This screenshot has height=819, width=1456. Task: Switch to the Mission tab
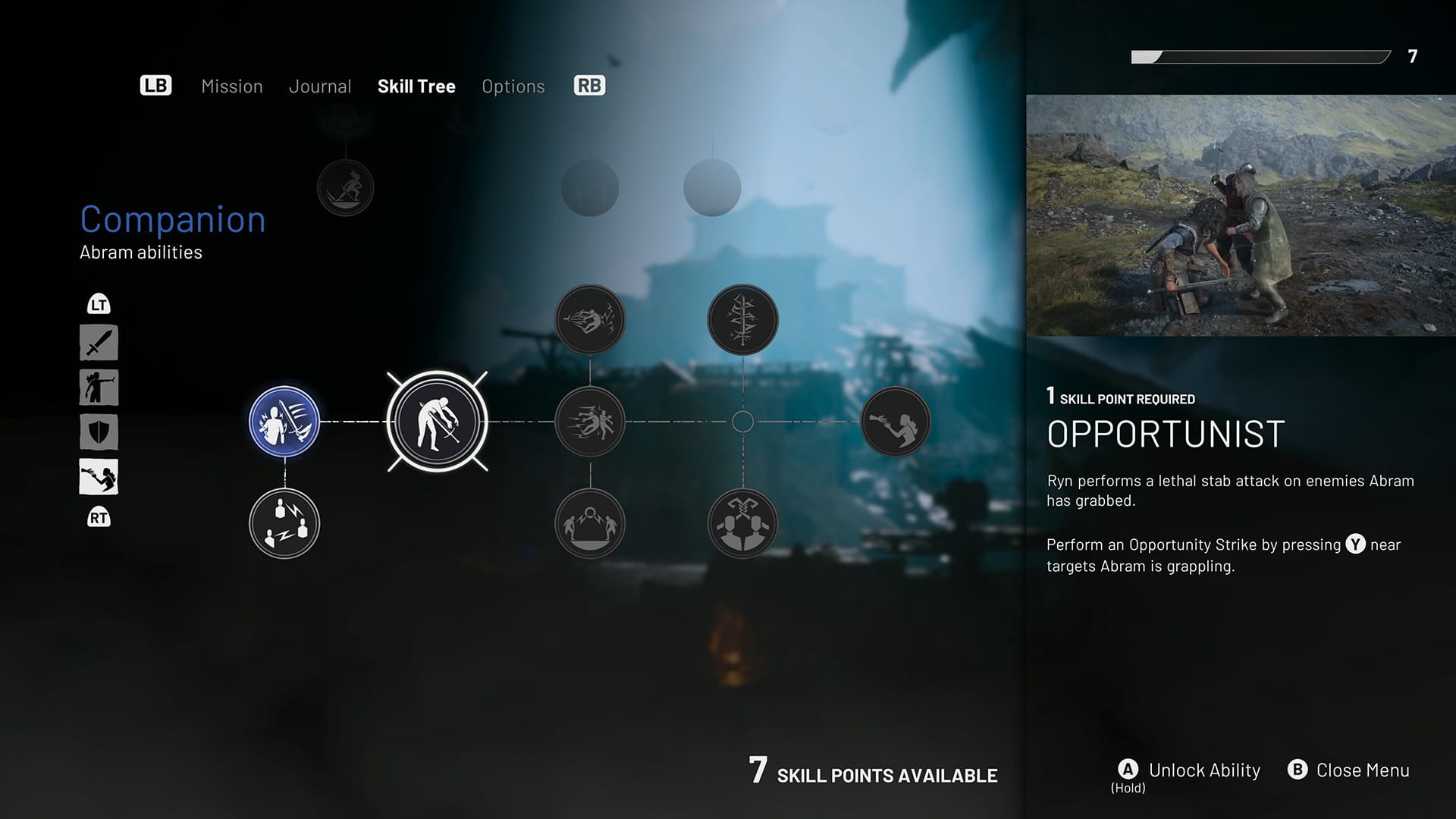click(x=231, y=86)
